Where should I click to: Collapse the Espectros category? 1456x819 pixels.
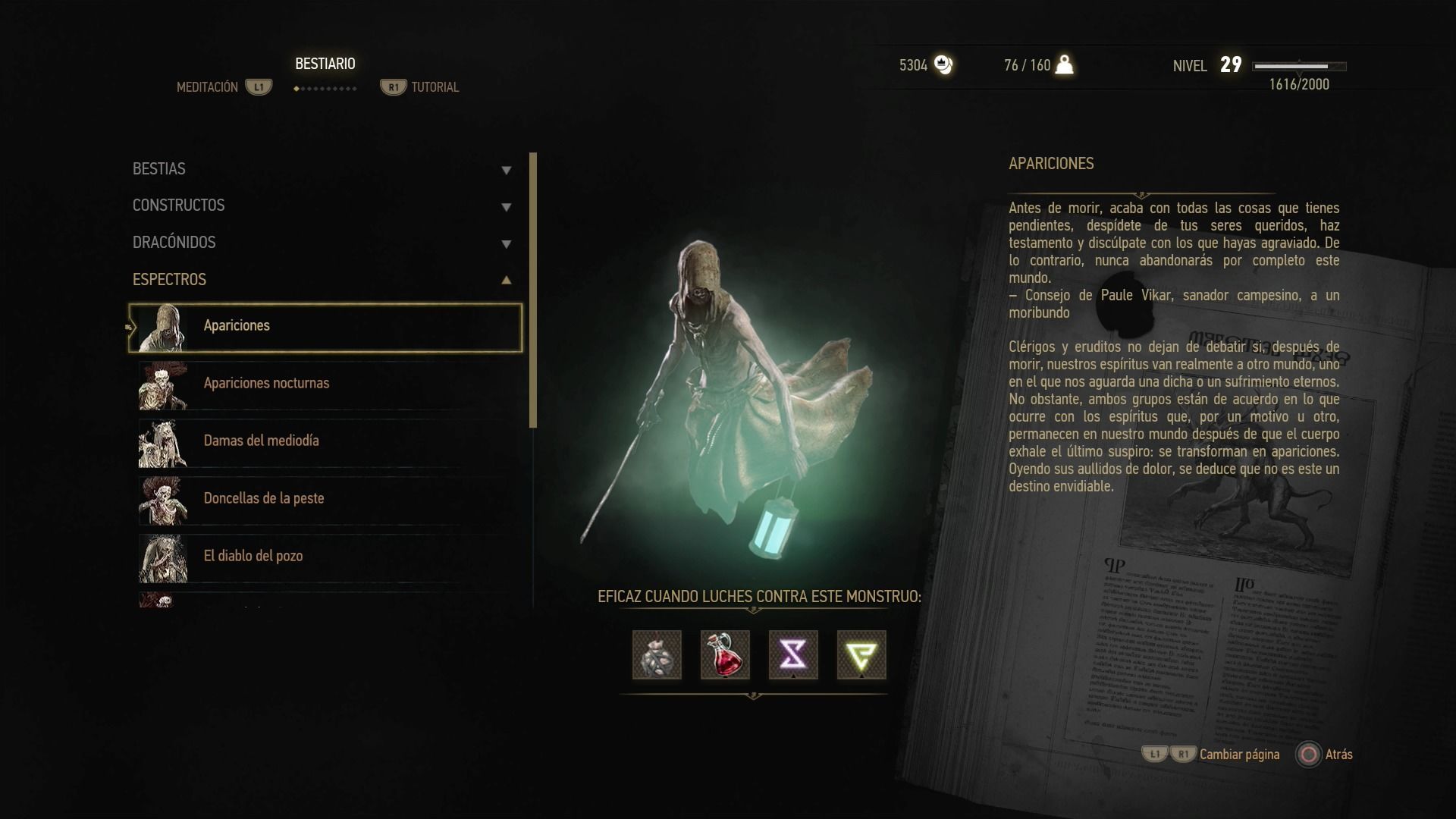pyautogui.click(x=322, y=280)
